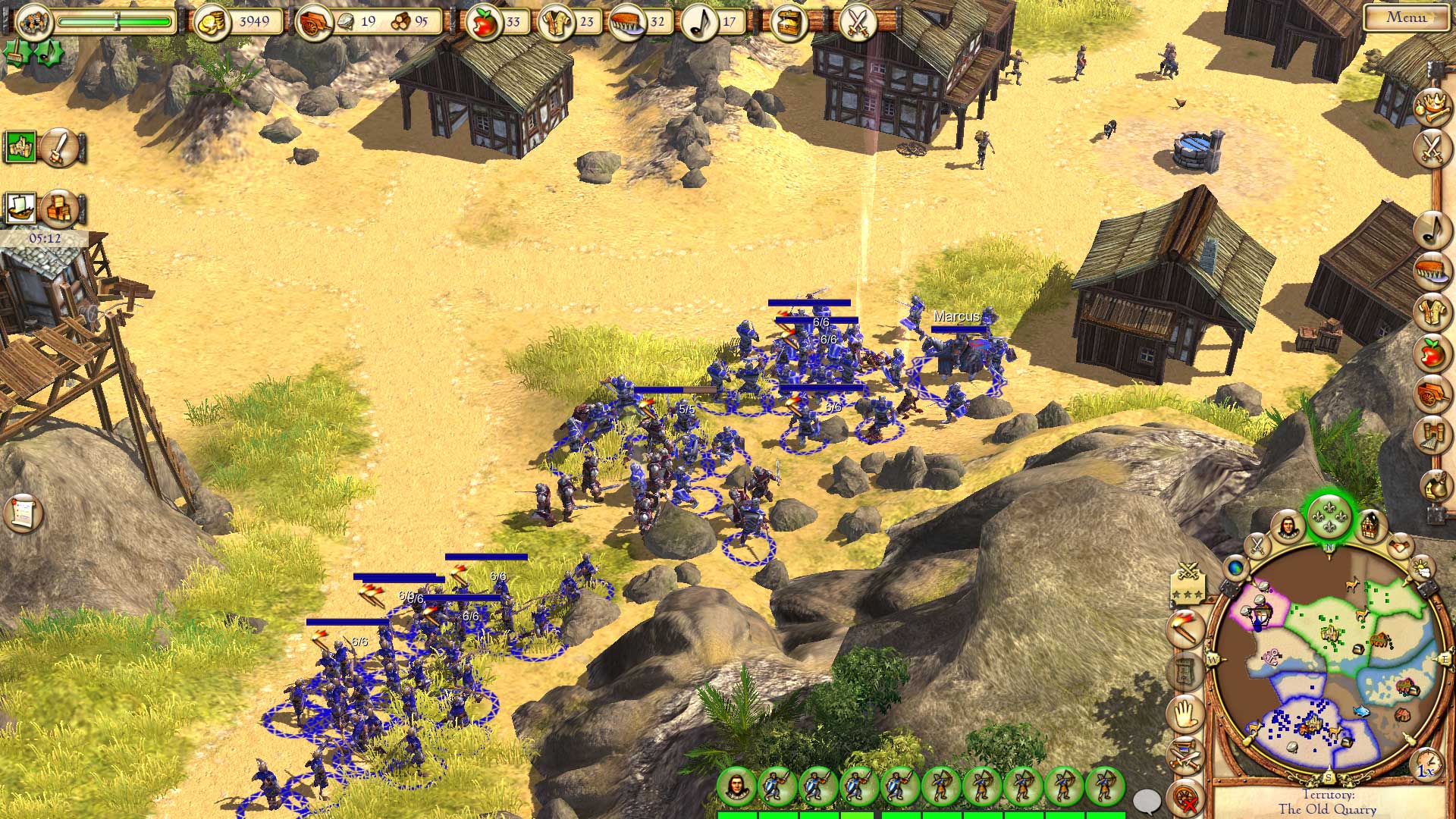Open the Menu button
The height and width of the screenshot is (819, 1456).
pyautogui.click(x=1407, y=17)
